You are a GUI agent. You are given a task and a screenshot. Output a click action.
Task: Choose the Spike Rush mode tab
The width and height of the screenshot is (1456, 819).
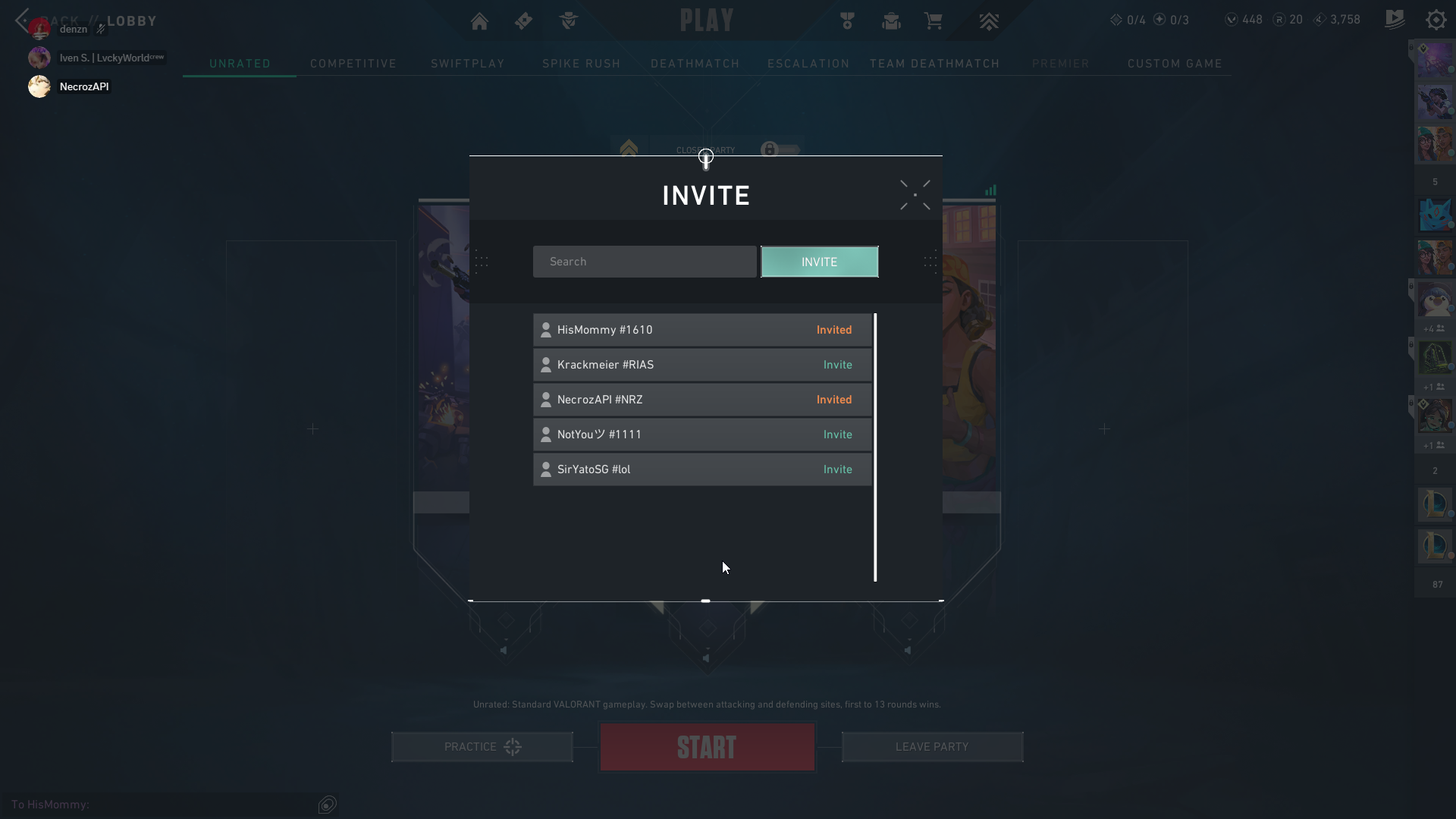pyautogui.click(x=582, y=64)
